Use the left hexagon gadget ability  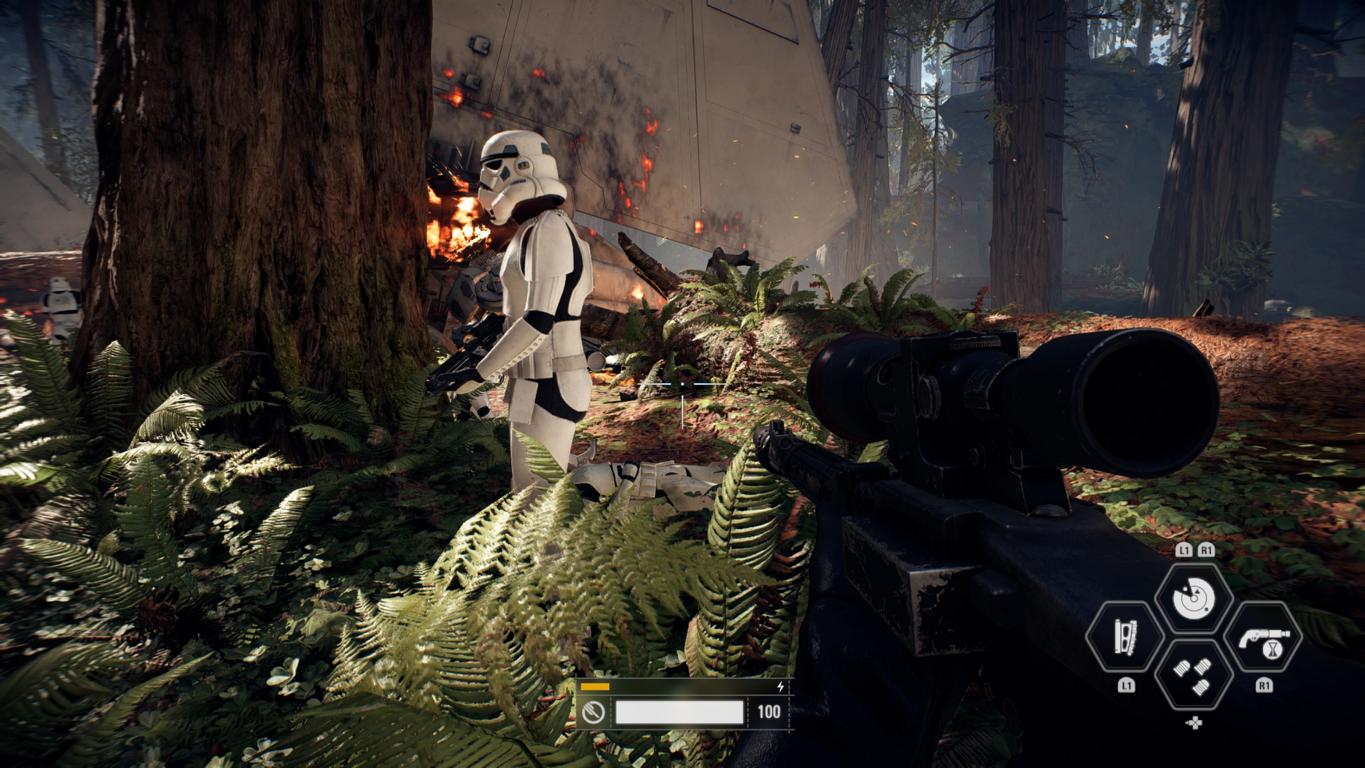click(1125, 637)
